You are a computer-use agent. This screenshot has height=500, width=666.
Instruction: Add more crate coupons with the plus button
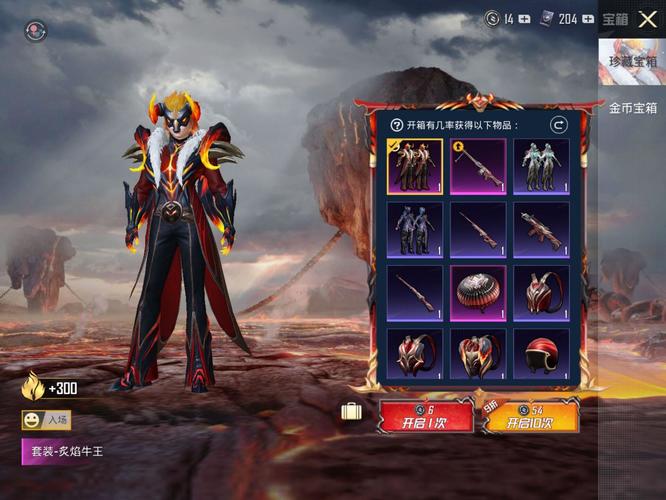tap(588, 19)
